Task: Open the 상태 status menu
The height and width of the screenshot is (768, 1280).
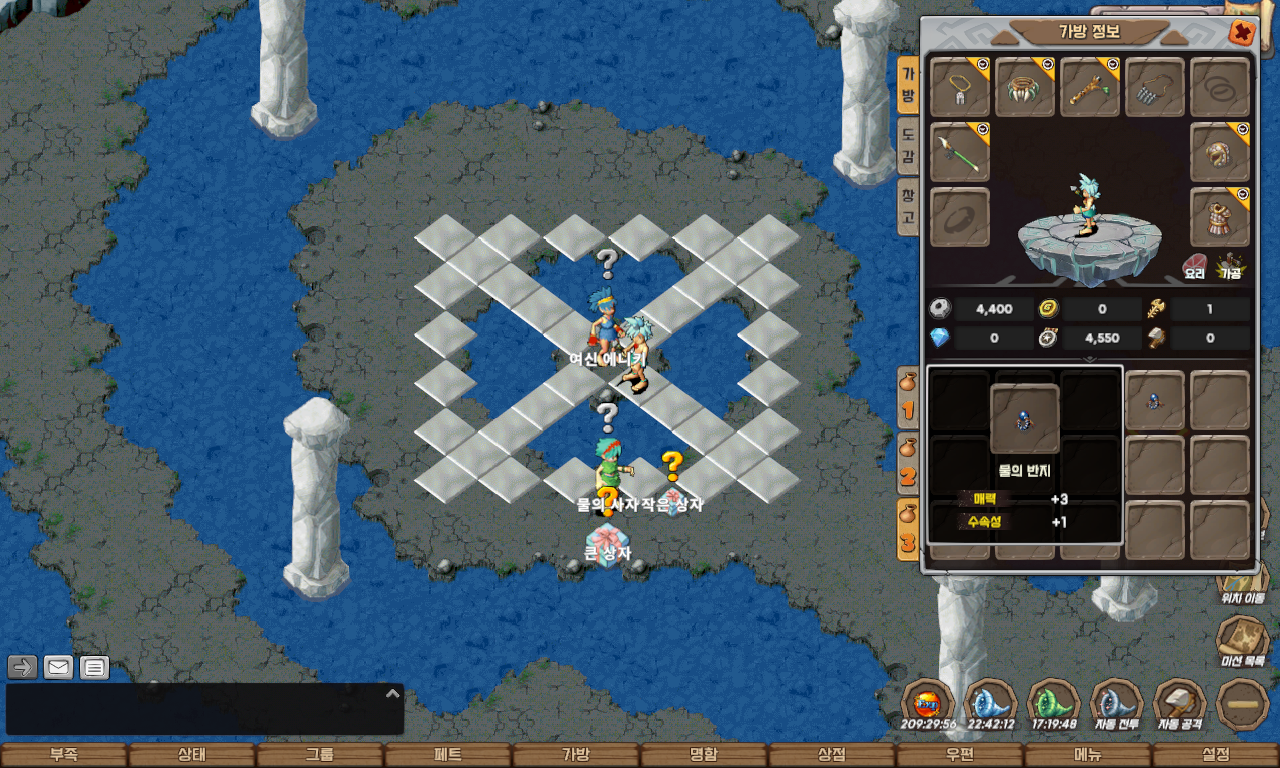Action: point(192,755)
